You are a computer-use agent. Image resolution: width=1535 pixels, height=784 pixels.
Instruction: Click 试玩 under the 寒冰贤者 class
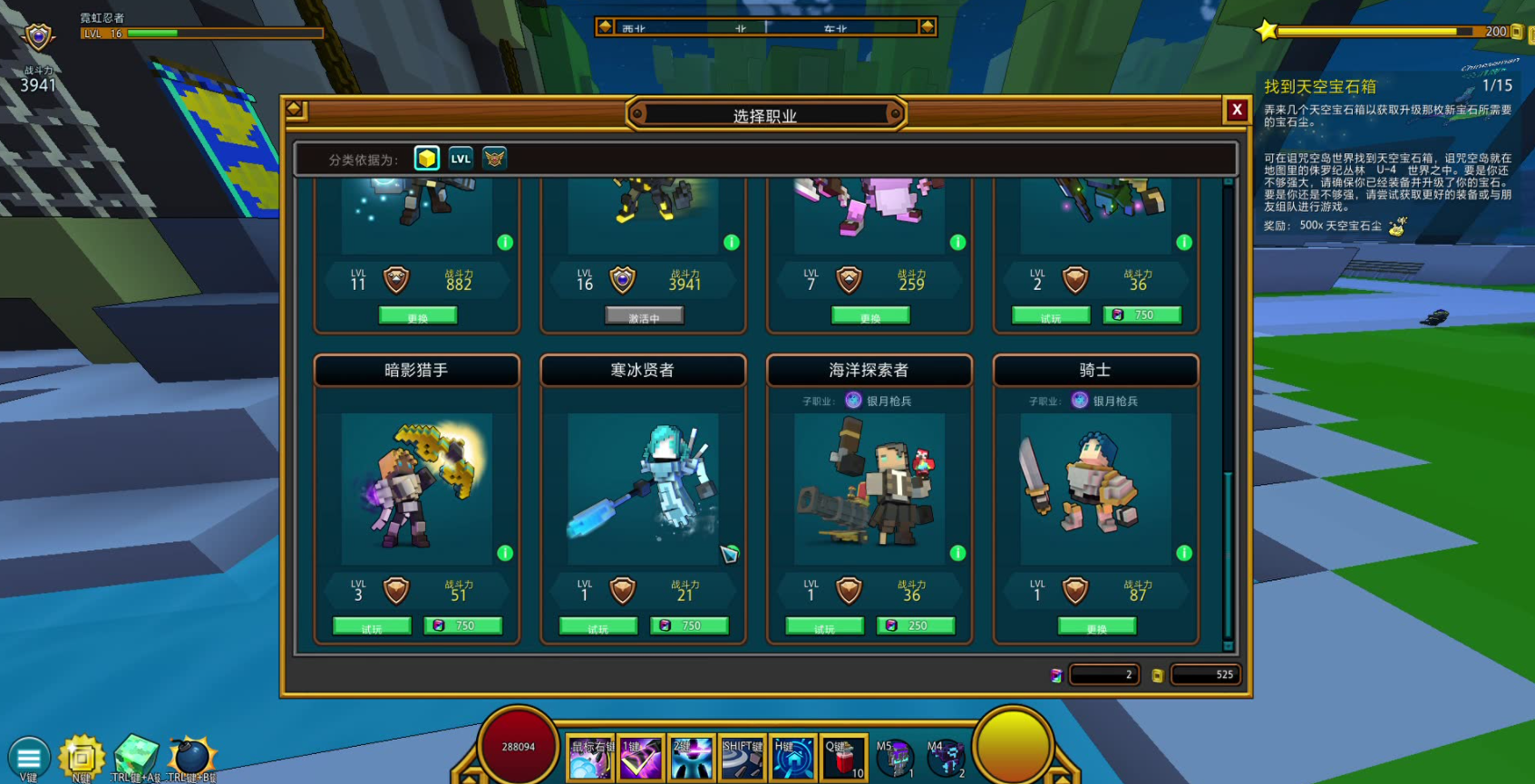[598, 626]
